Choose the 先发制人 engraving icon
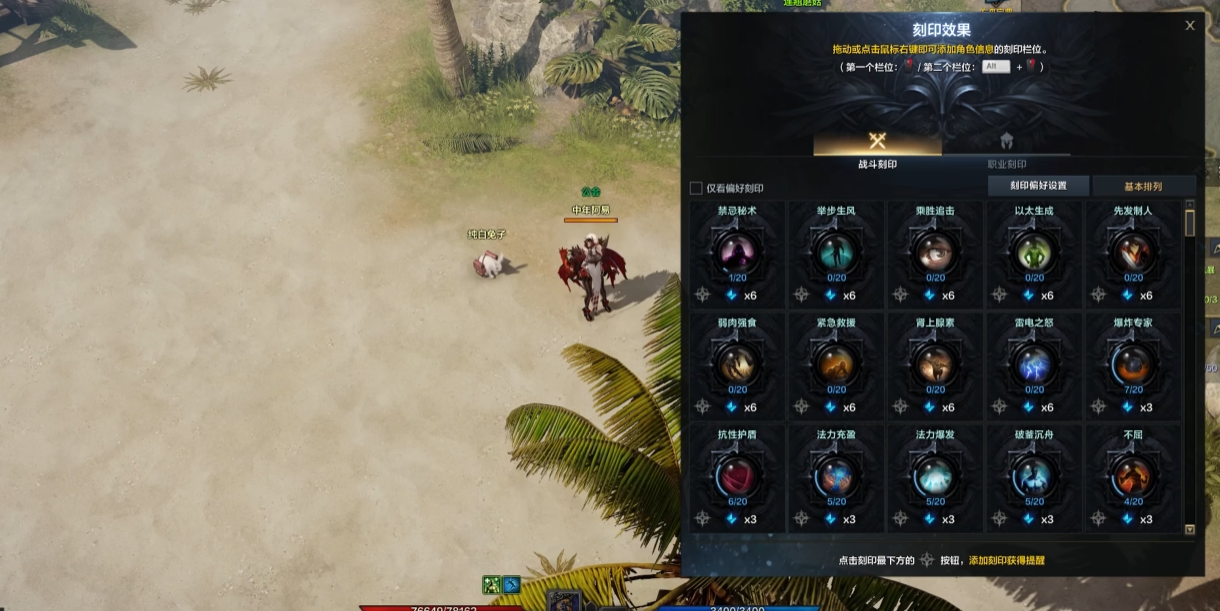The height and width of the screenshot is (611, 1220). [1133, 252]
